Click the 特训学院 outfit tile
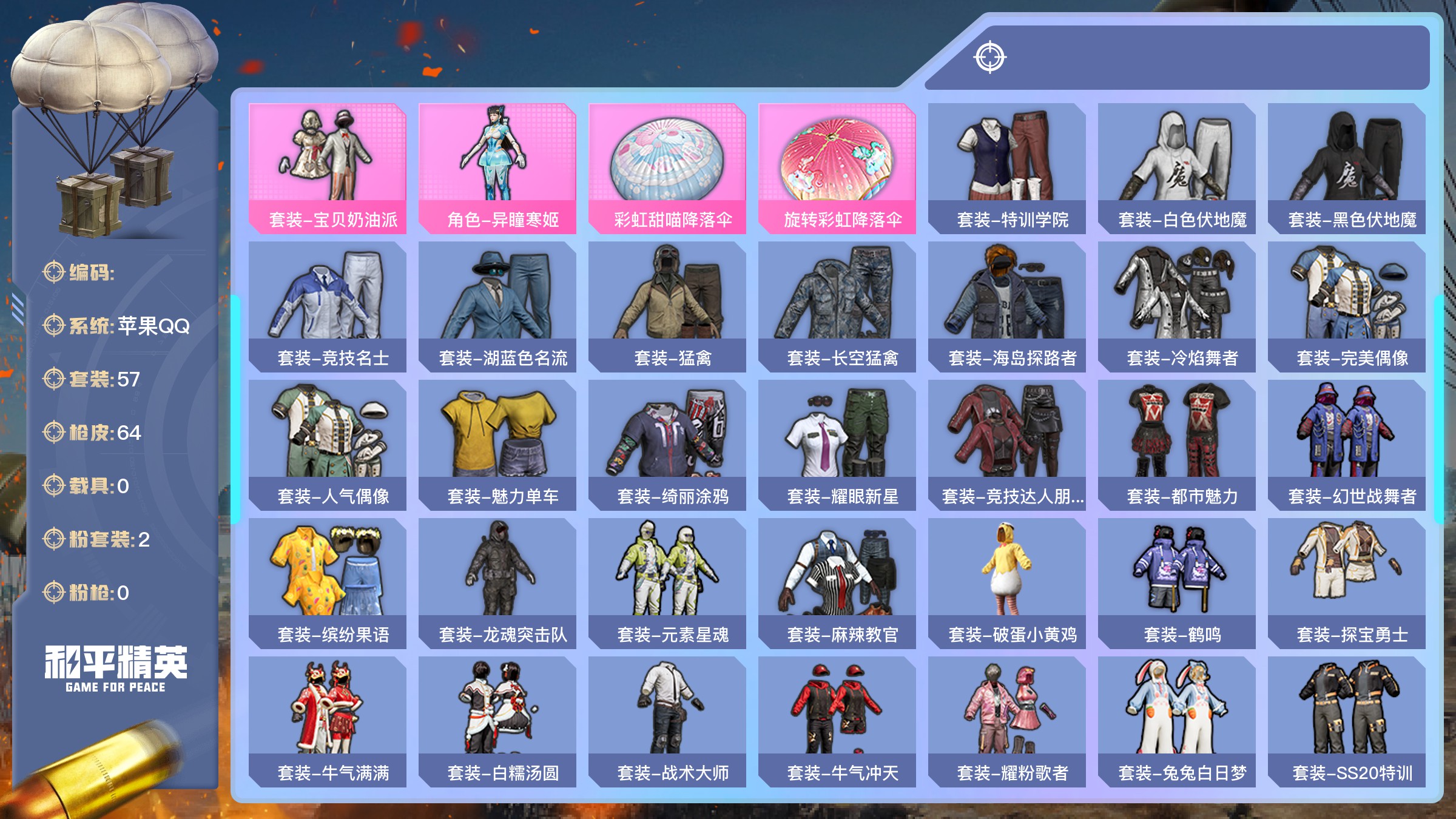The height and width of the screenshot is (819, 1456). [1007, 168]
